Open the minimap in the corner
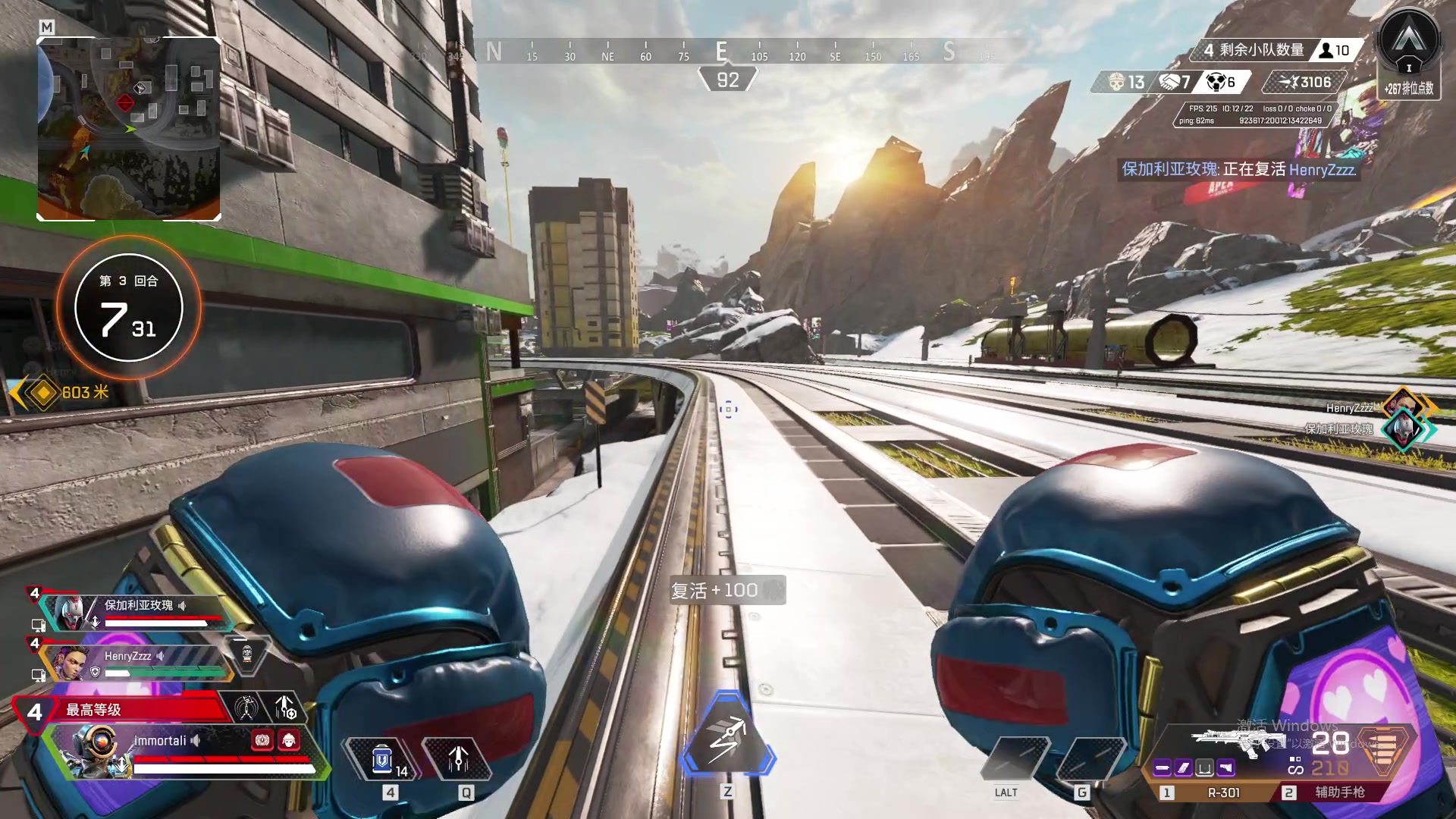 (x=129, y=129)
